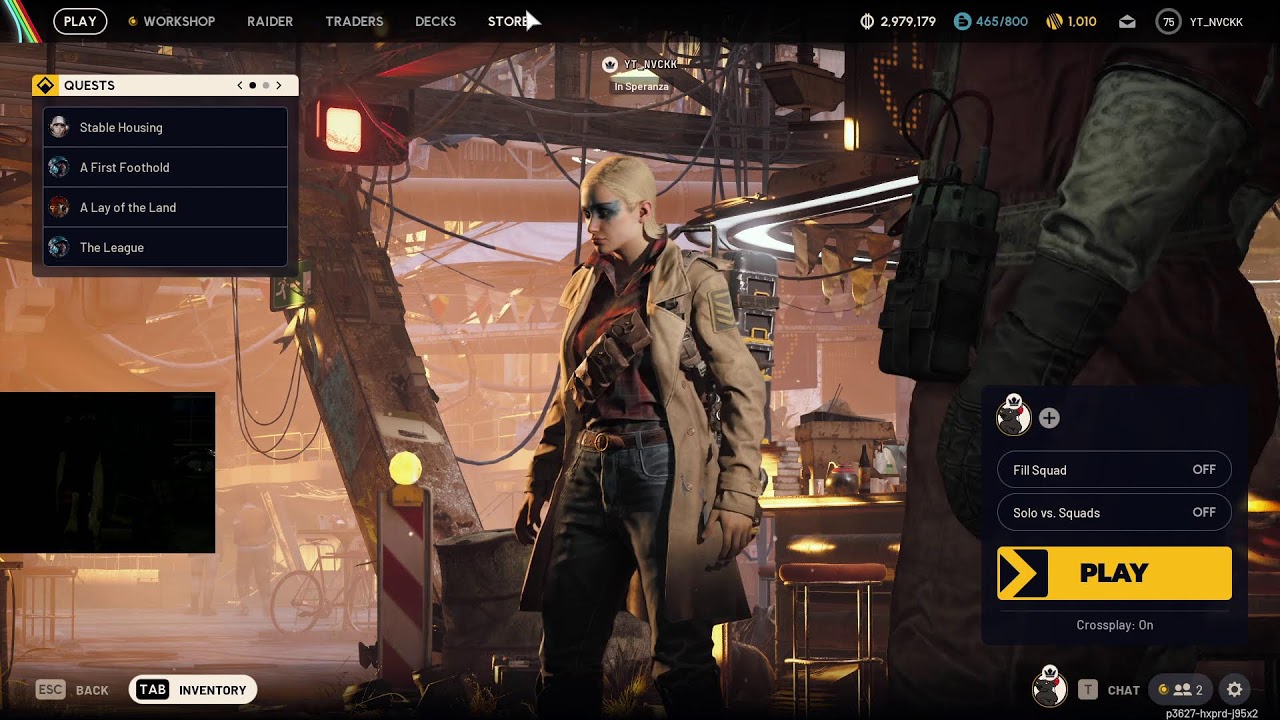
Task: Toggle Solo vs. Squads setting
Action: 1114,513
